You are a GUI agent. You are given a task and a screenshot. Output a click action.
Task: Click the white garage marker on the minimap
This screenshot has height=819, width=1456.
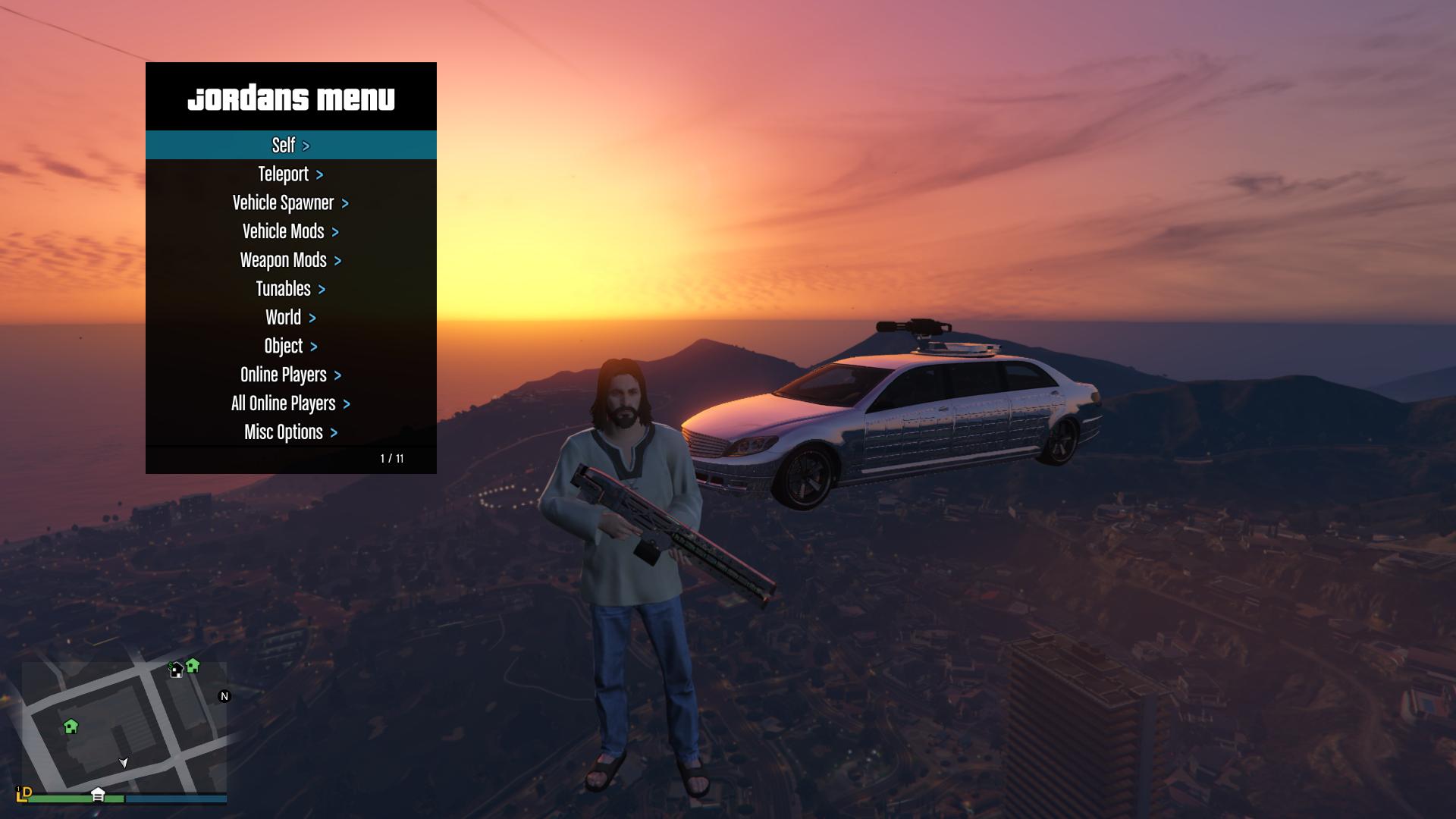coord(98,794)
